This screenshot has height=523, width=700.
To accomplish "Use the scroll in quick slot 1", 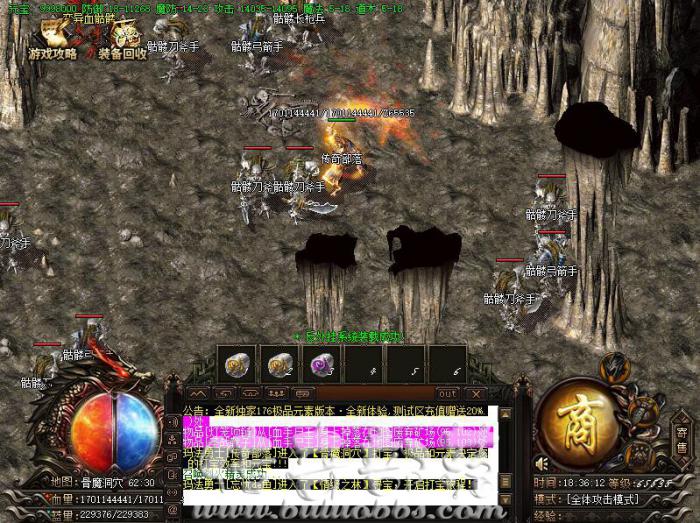I will point(238,363).
